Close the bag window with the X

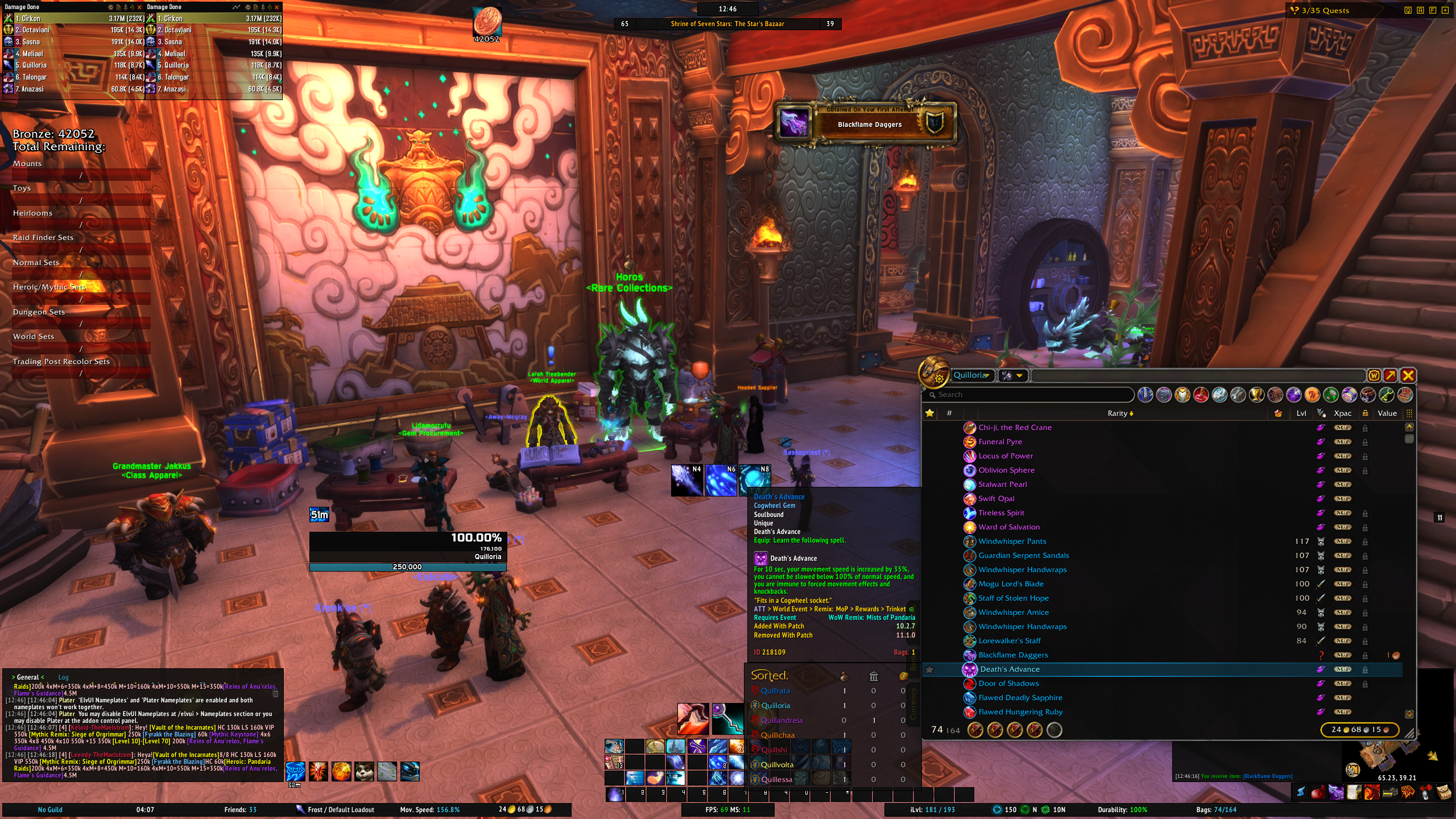[1408, 375]
